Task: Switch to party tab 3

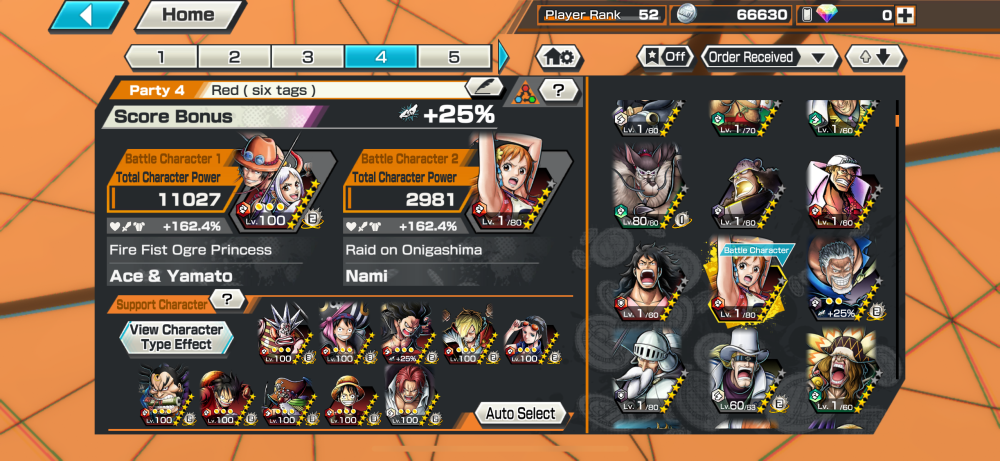Action: pyautogui.click(x=308, y=57)
